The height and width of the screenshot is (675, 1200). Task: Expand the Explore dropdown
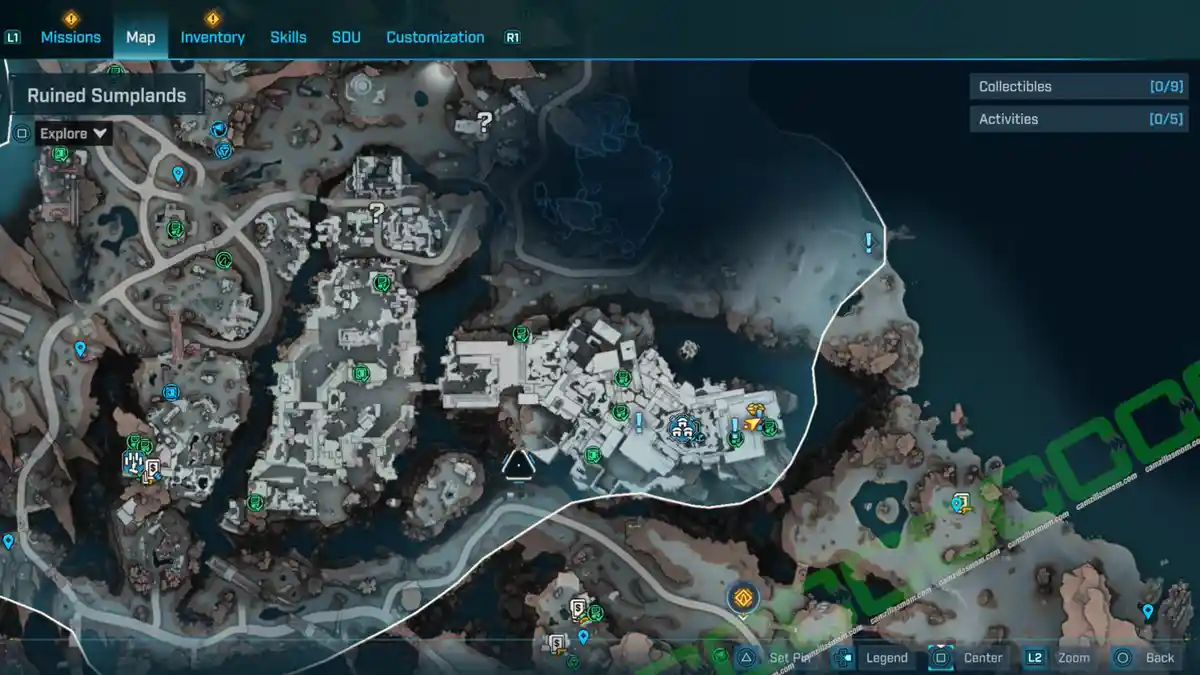(x=74, y=133)
